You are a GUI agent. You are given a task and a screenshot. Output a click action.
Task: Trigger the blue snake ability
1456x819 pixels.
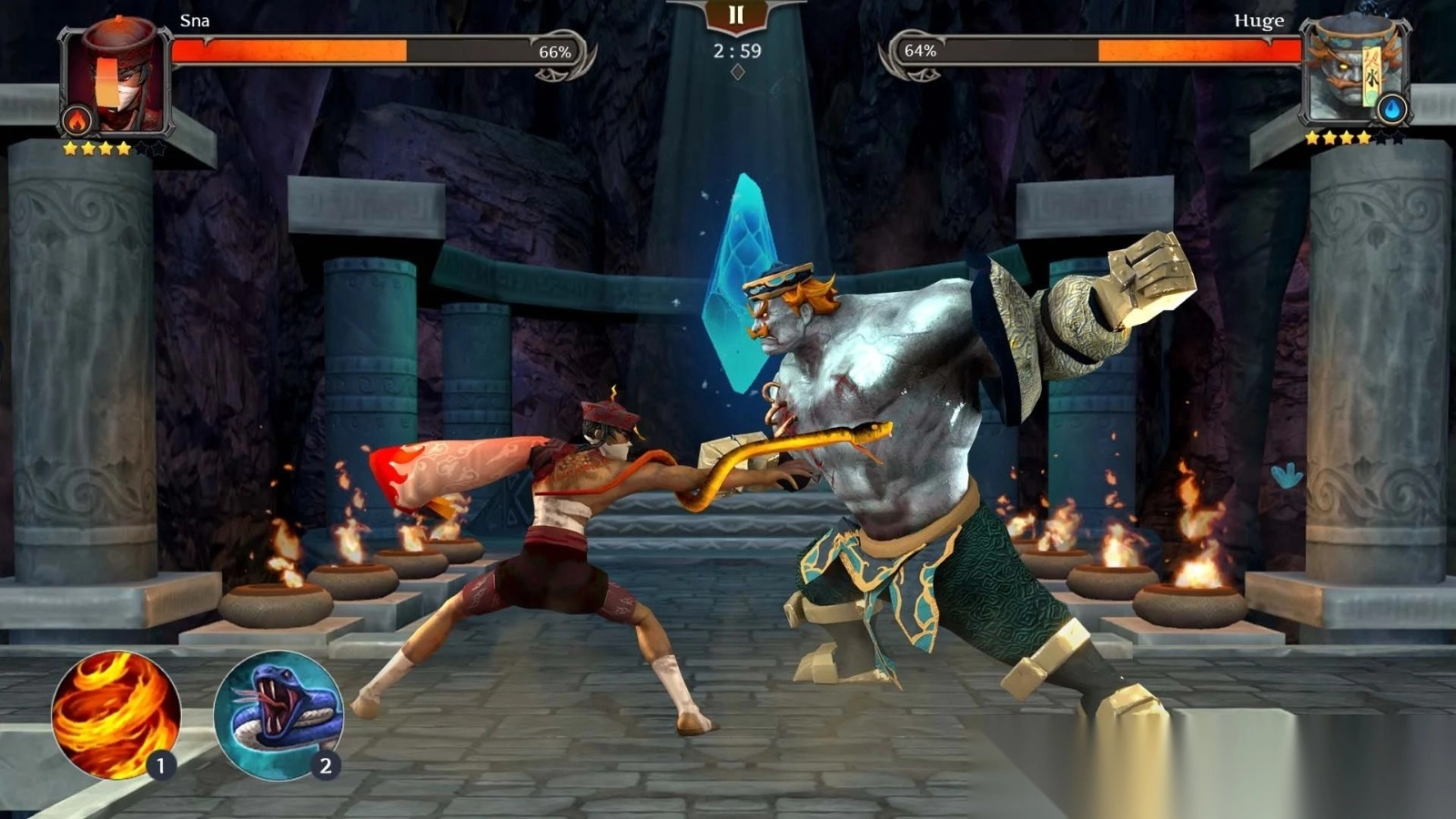coord(278,715)
